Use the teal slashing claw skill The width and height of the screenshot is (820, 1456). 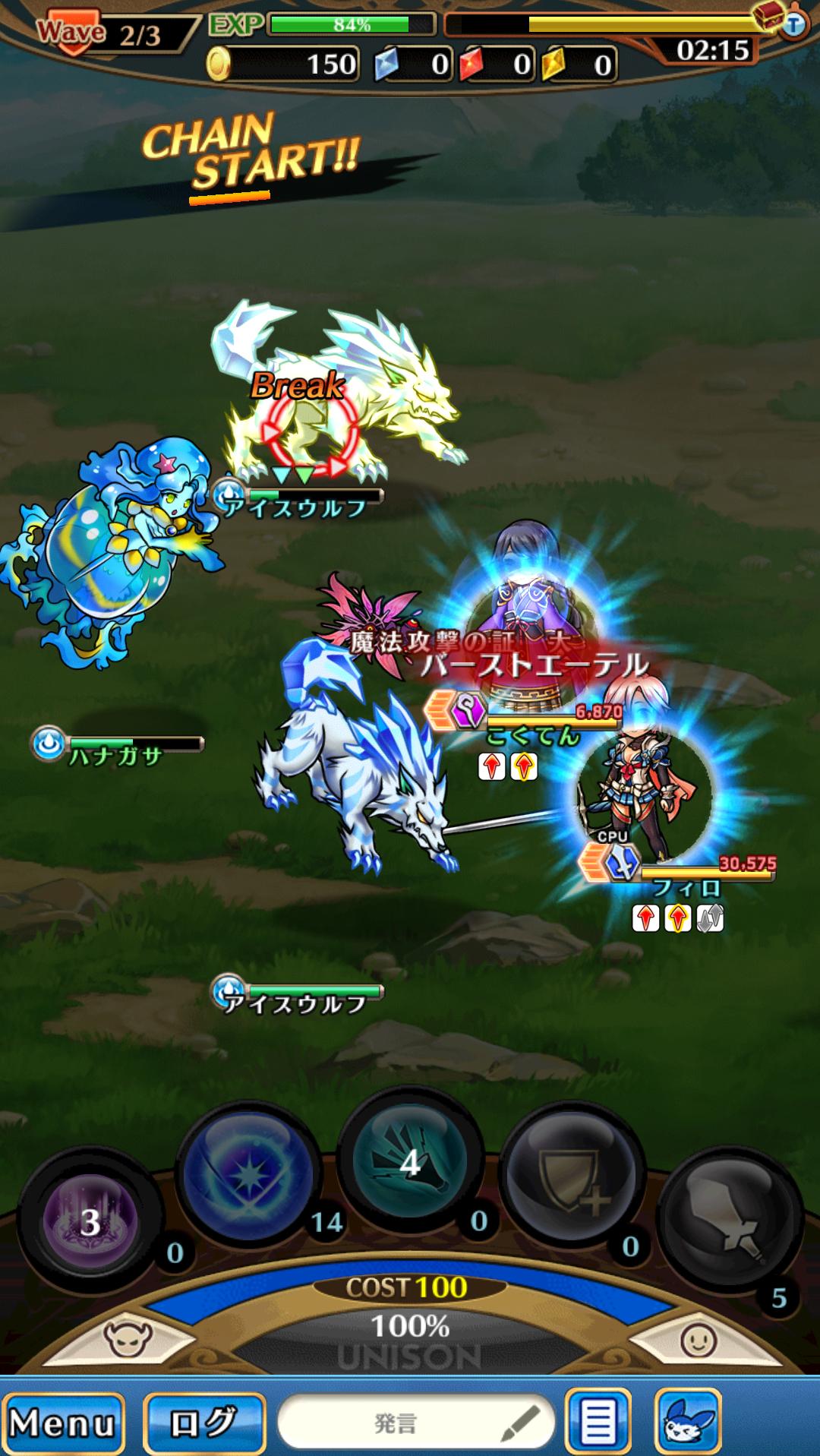[410, 1162]
